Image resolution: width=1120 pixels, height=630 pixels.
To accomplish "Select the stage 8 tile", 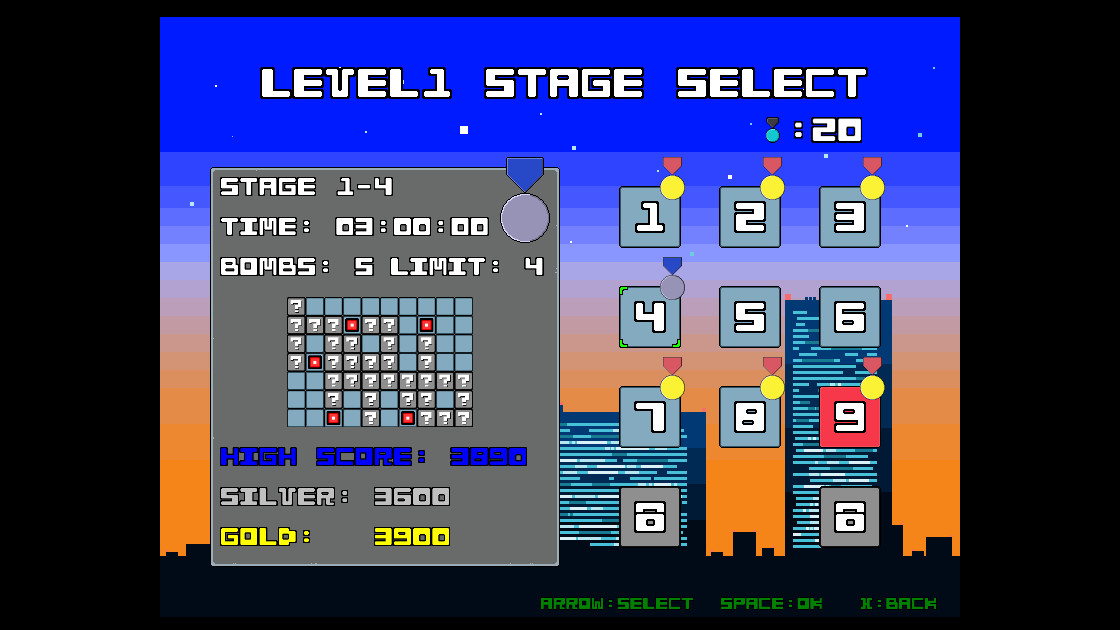I will click(750, 417).
